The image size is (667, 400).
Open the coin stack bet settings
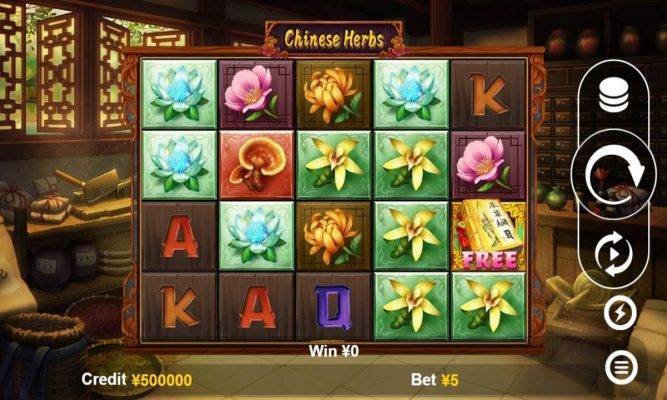pos(613,97)
